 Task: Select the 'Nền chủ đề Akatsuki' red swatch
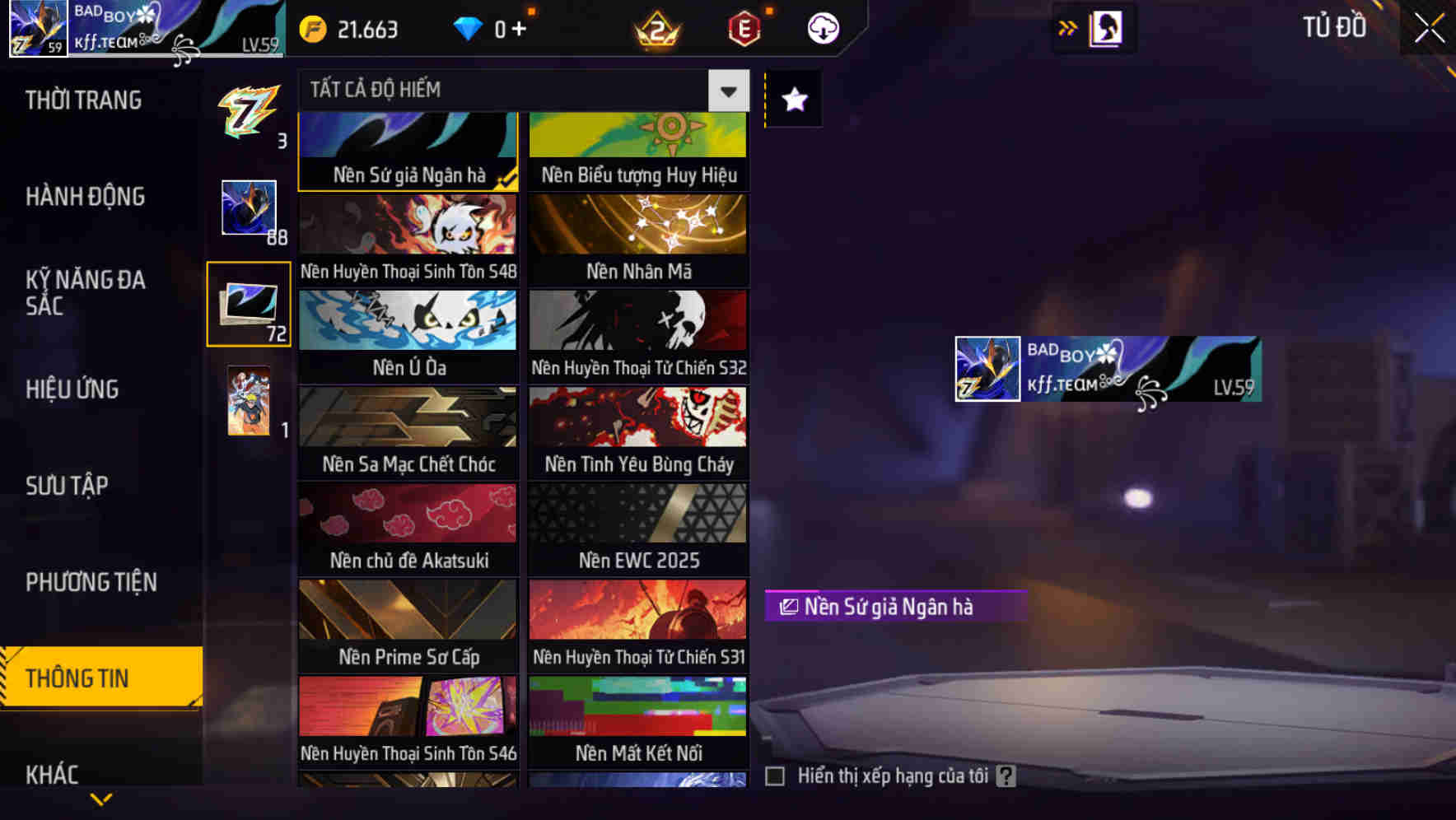[x=407, y=514]
